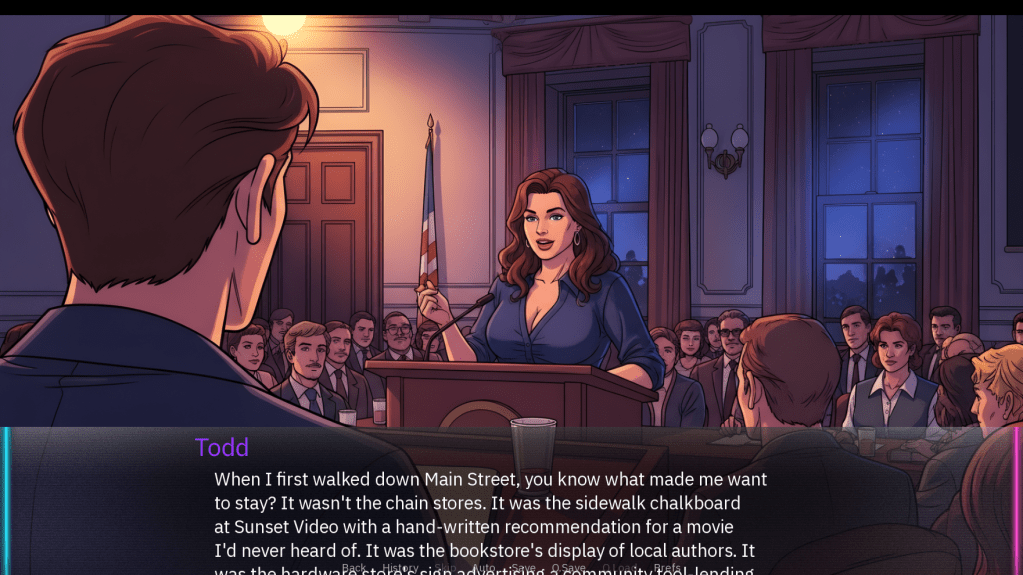Turn on Auto advance mode

click(x=483, y=568)
